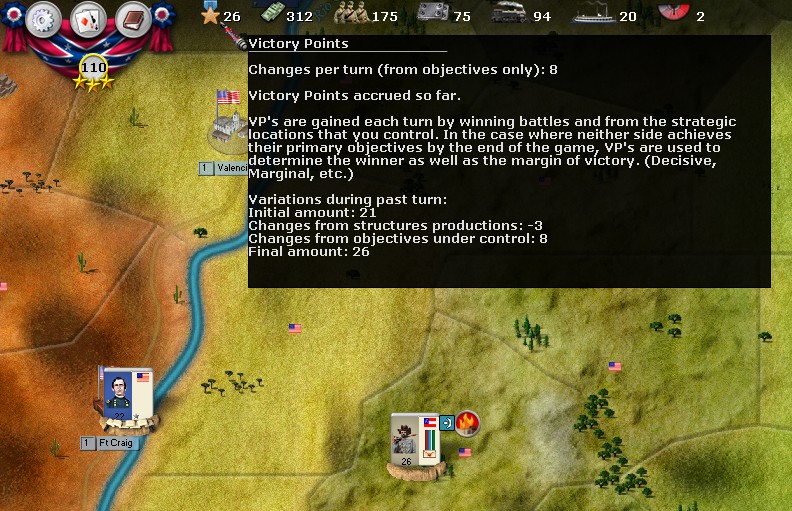Open the playing cards decisions button
The width and height of the screenshot is (792, 511).
coord(88,19)
